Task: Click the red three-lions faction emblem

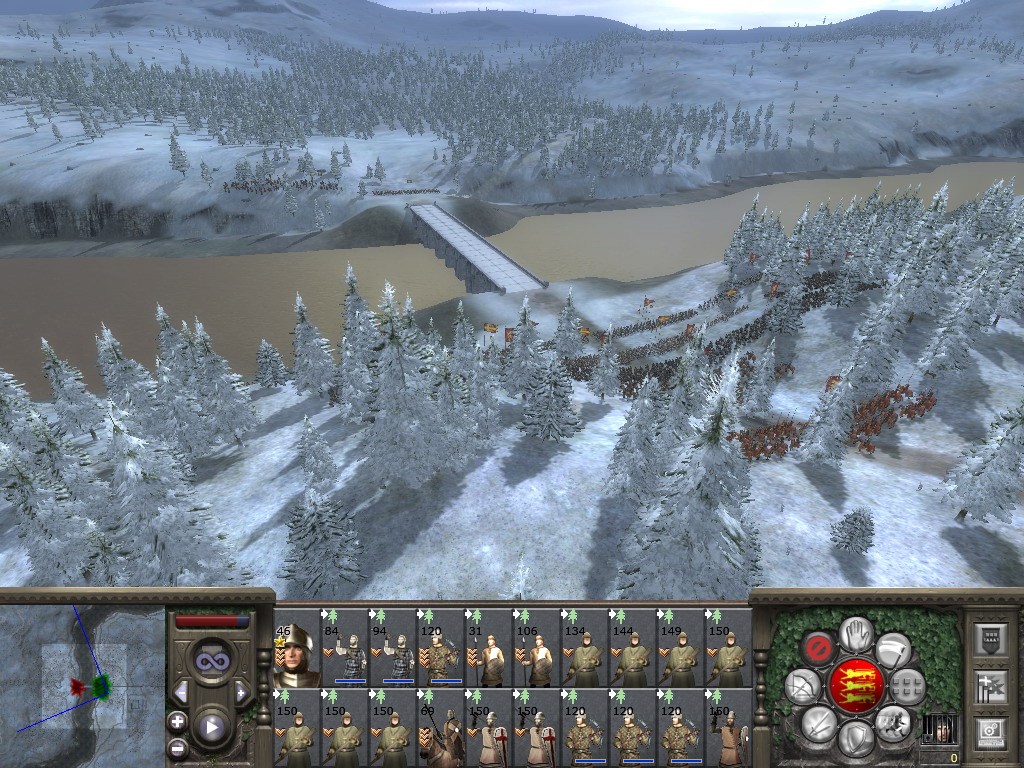Action: point(856,685)
